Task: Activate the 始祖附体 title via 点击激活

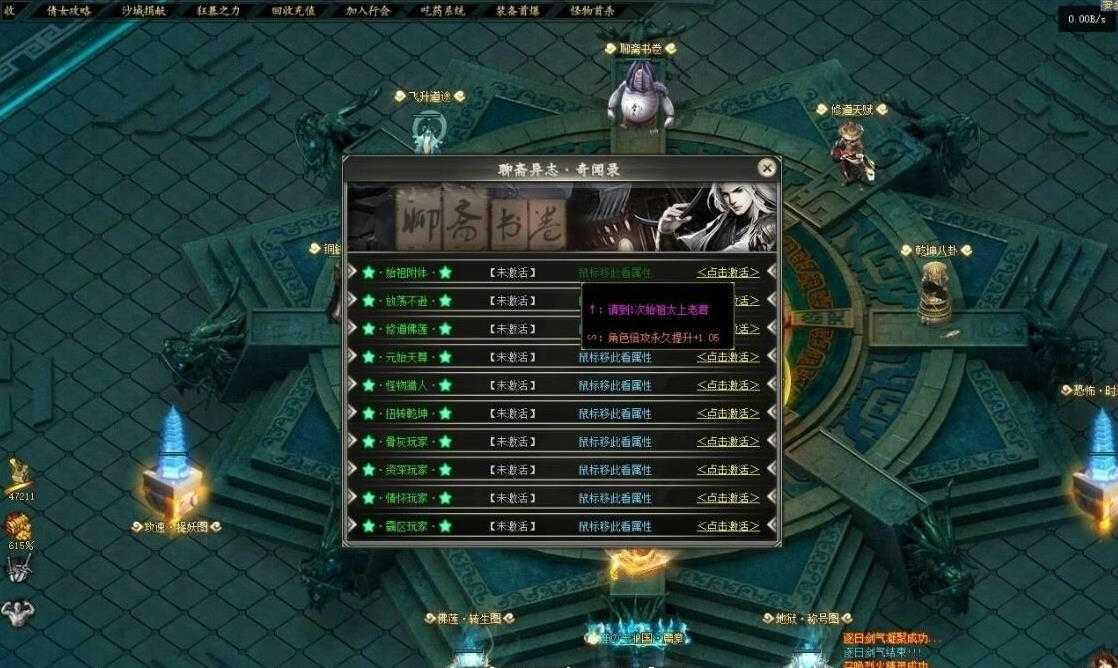Action: (x=727, y=272)
